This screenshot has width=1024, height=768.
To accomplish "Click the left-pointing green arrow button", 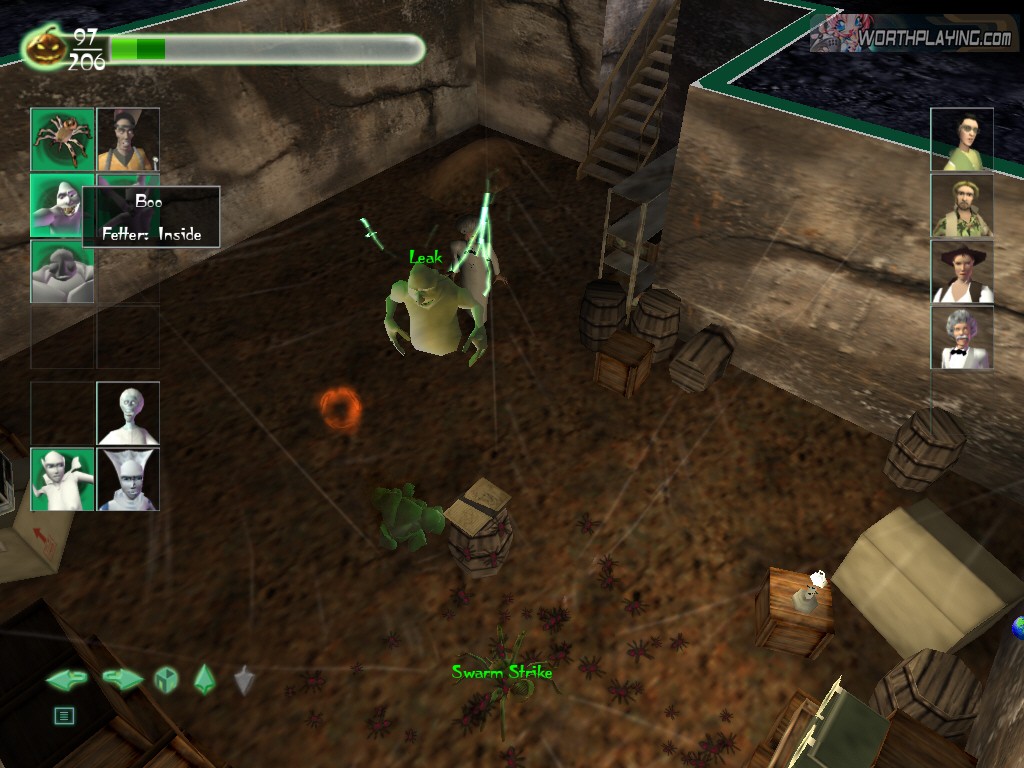I will (66, 680).
